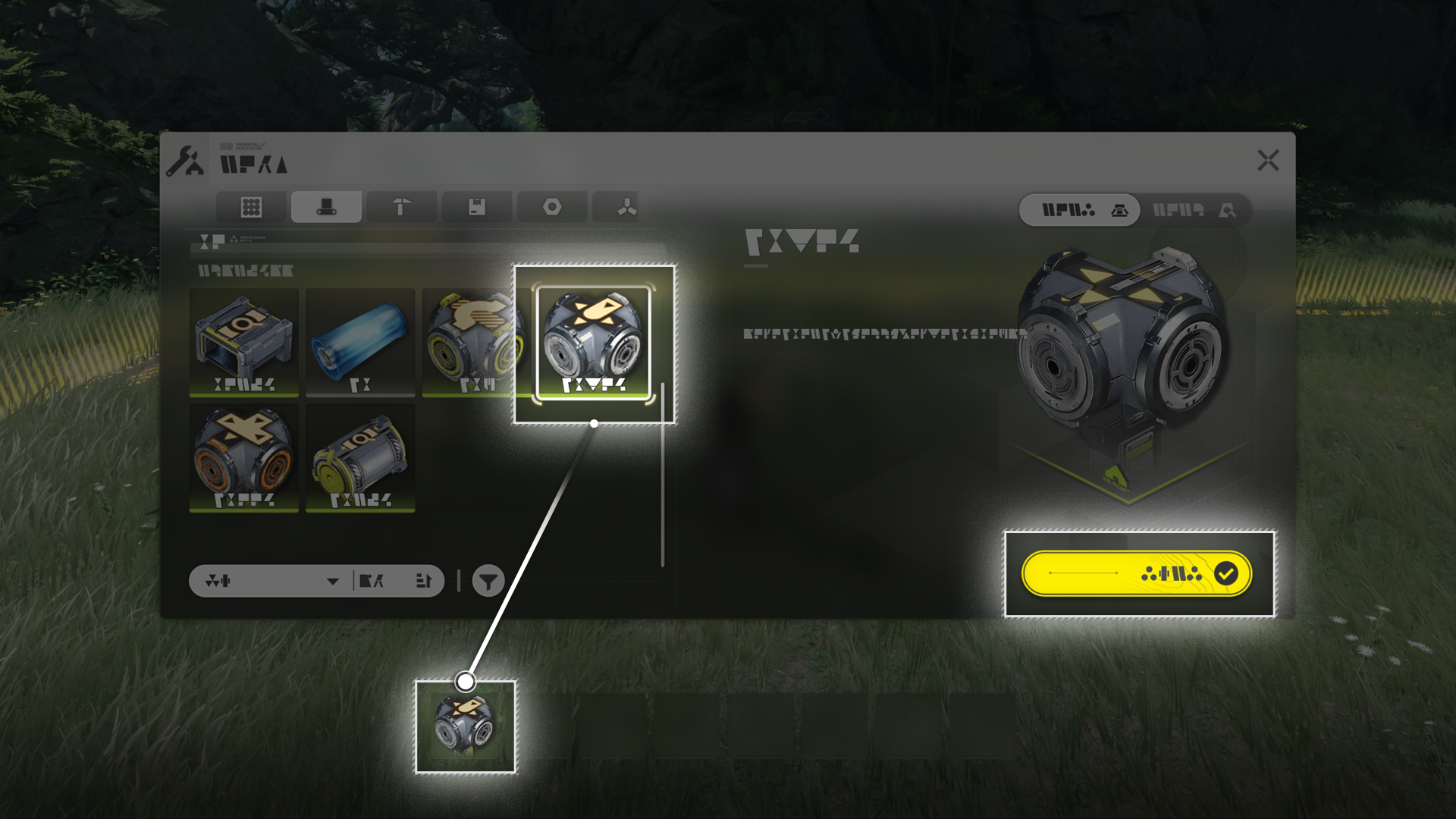Image resolution: width=1456 pixels, height=819 pixels.
Task: Select the yellow-capped cylinder pipe item
Action: tap(360, 458)
